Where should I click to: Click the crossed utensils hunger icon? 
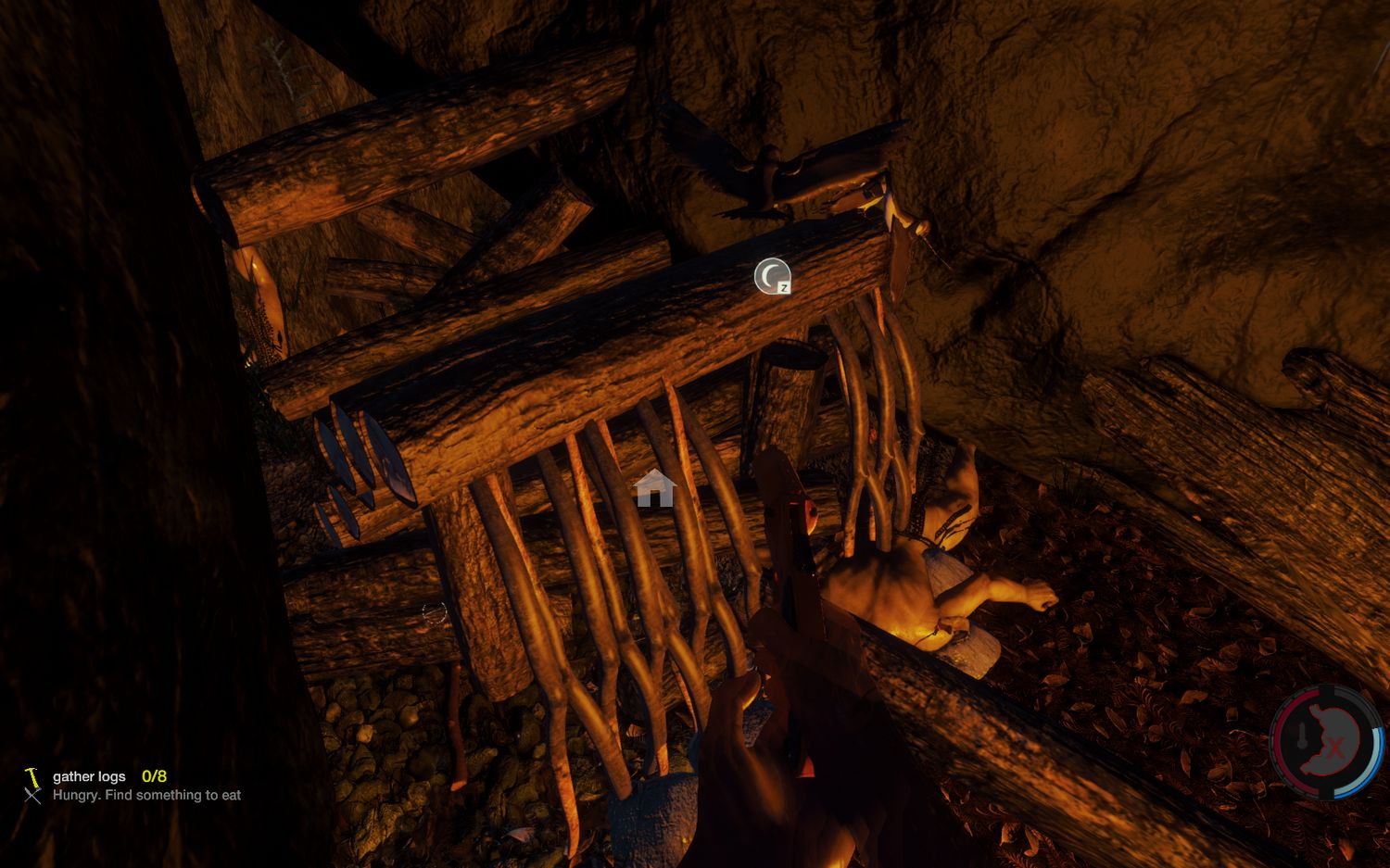pos(33,796)
